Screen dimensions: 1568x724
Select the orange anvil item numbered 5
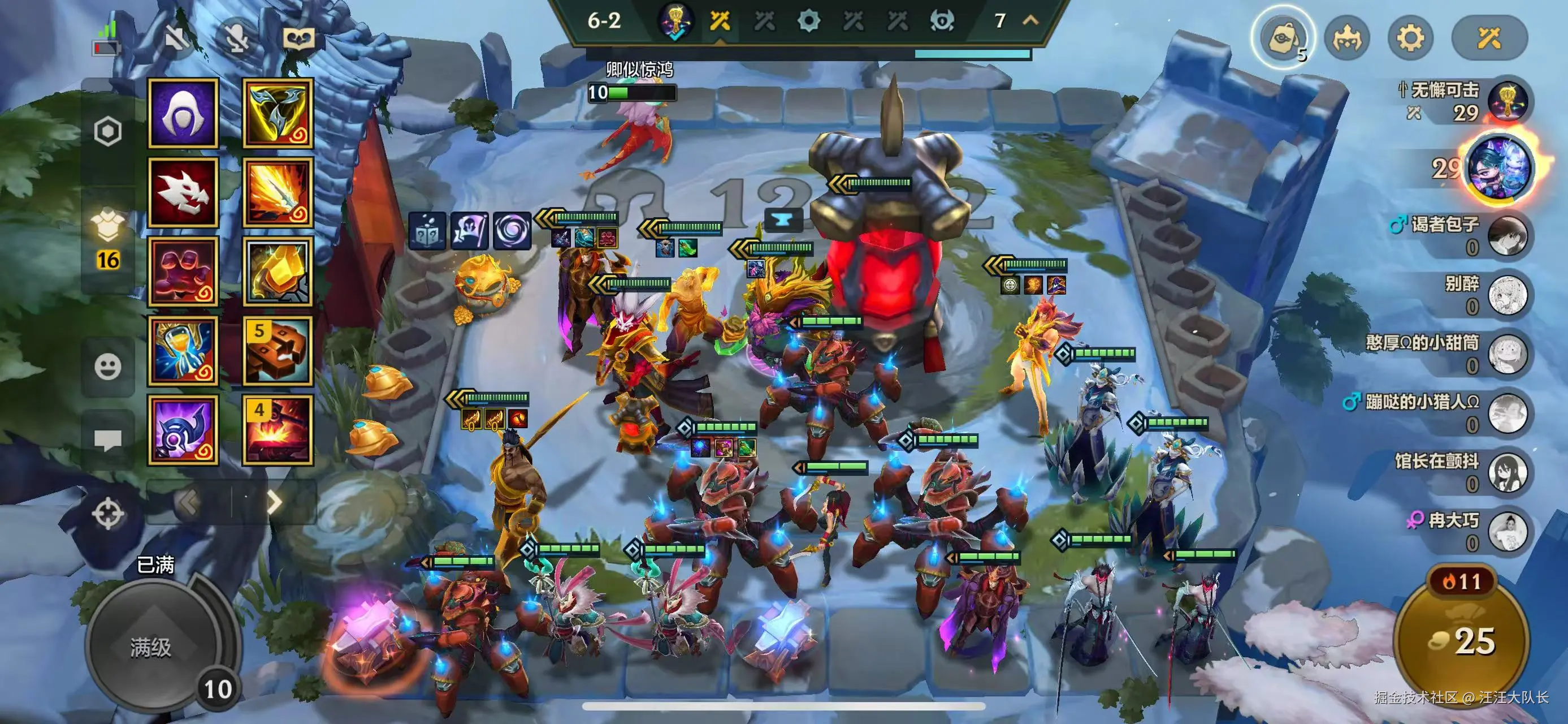click(278, 351)
